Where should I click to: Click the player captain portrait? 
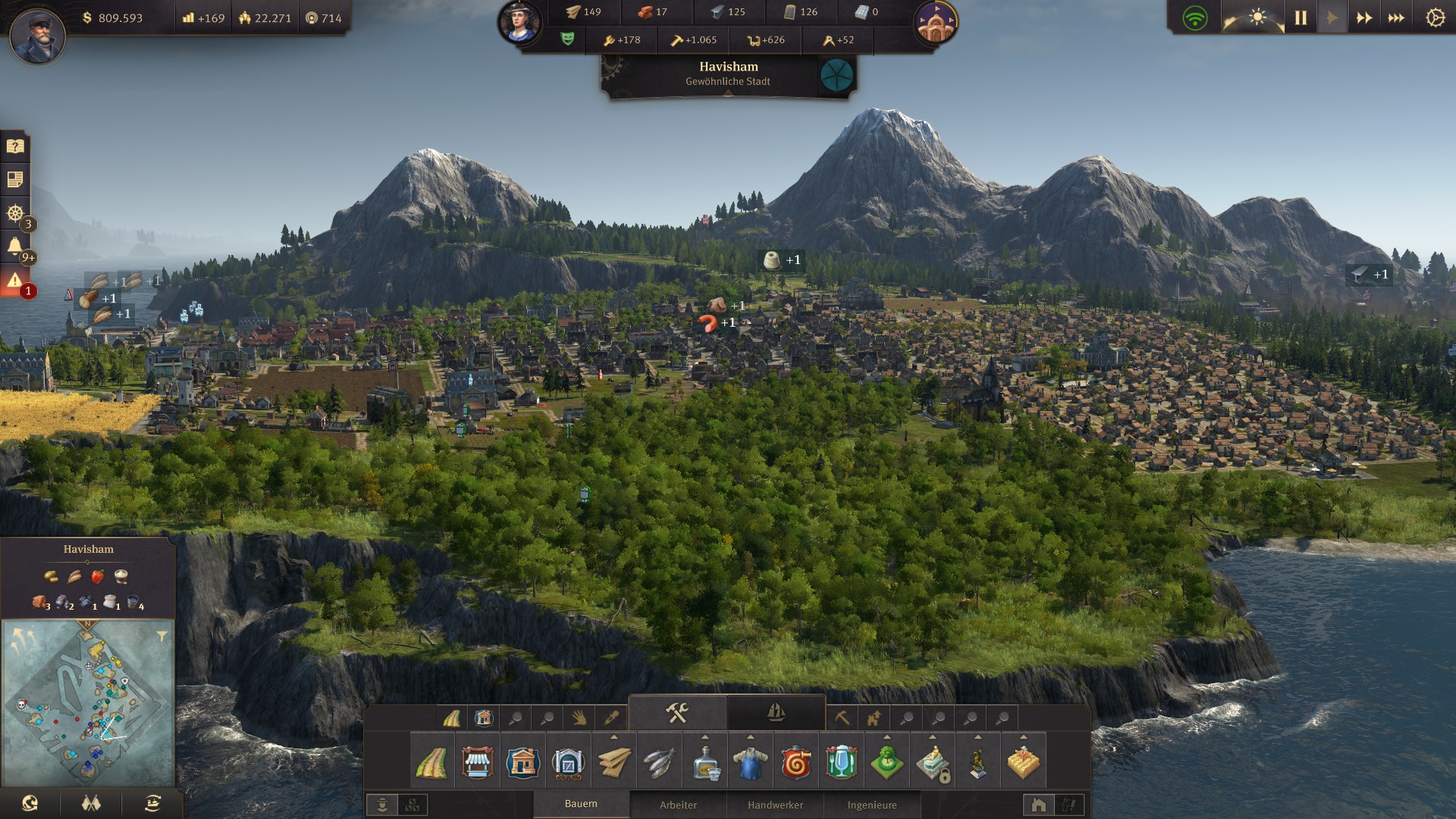37,36
